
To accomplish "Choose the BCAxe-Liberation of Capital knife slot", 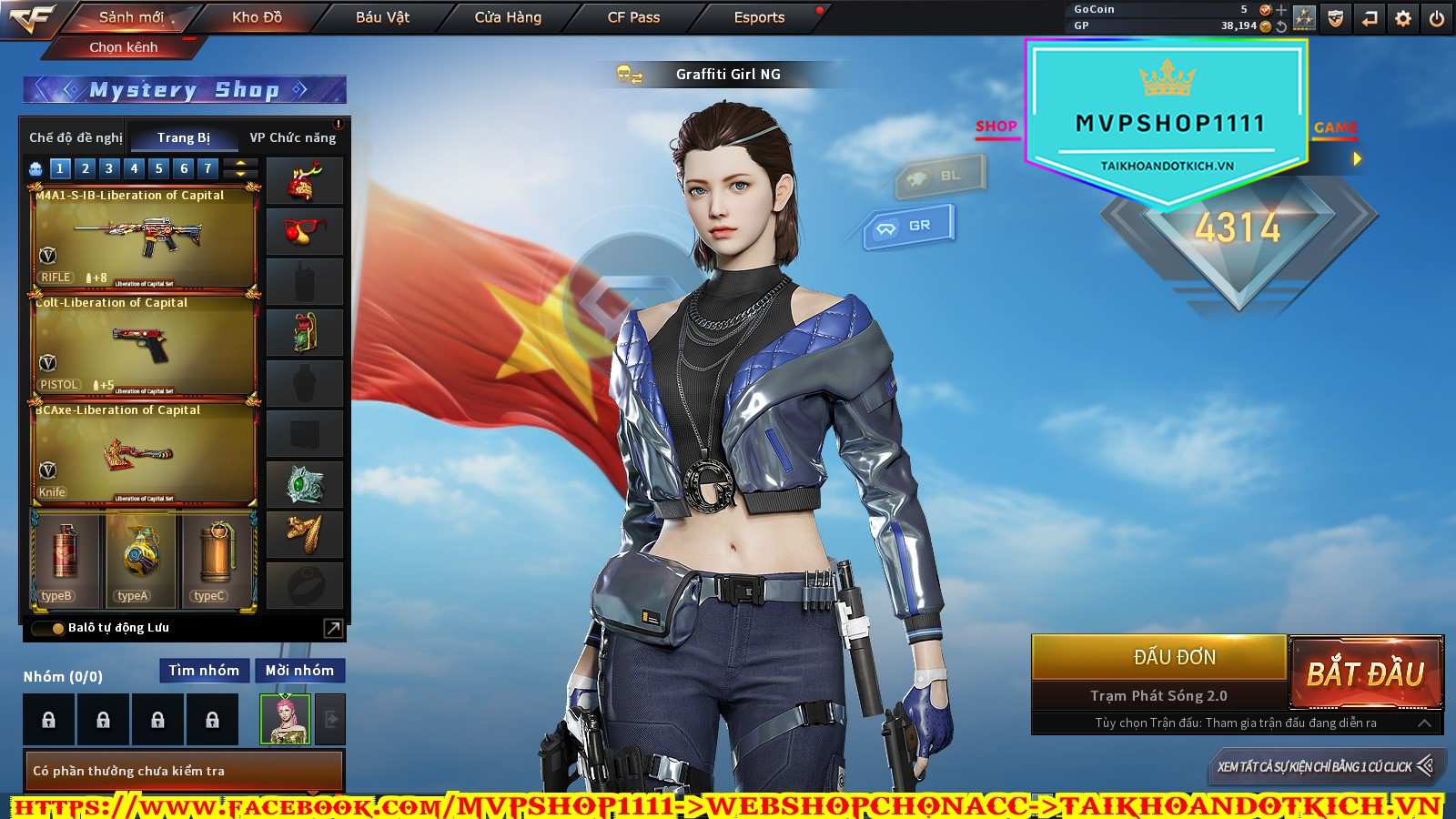I will [145, 453].
